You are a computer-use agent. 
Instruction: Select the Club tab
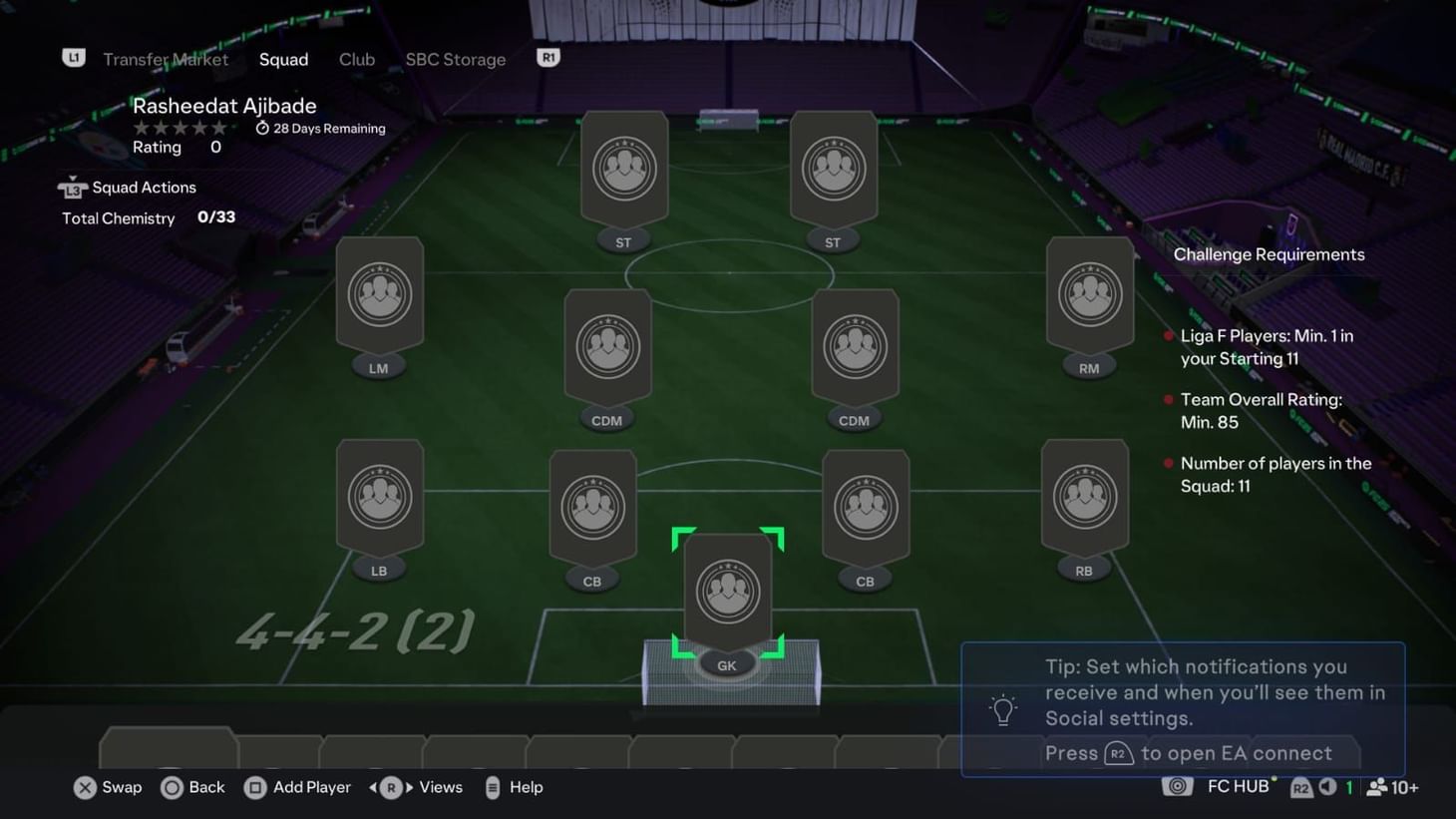[x=356, y=59]
